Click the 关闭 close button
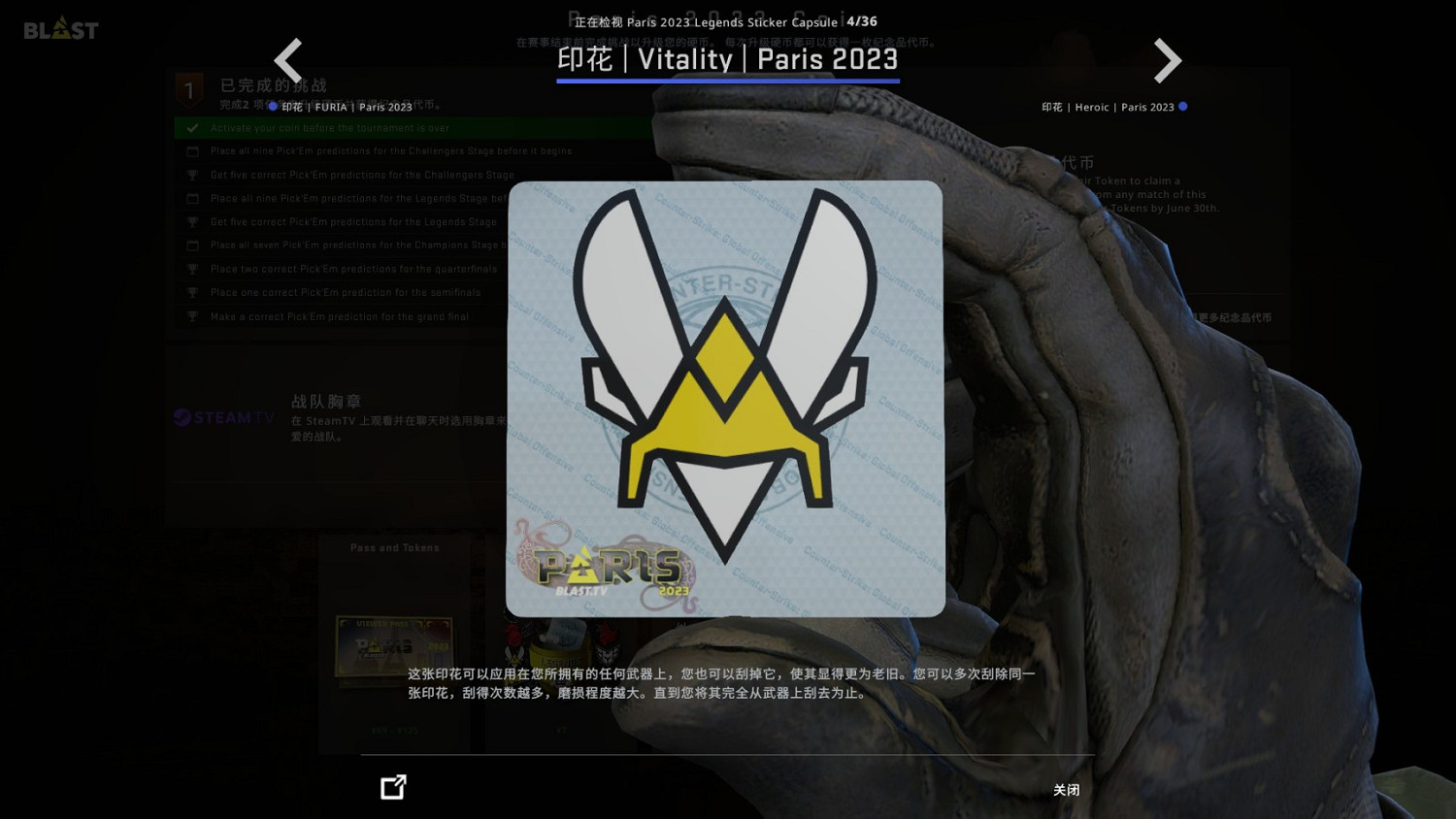1456x819 pixels. coord(1066,790)
